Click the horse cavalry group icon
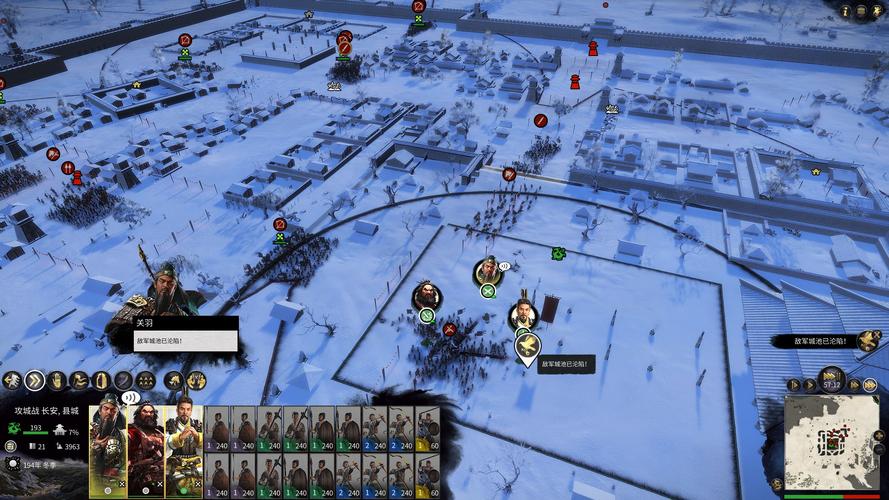Screen dimensions: 889x500 click(x=172, y=380)
